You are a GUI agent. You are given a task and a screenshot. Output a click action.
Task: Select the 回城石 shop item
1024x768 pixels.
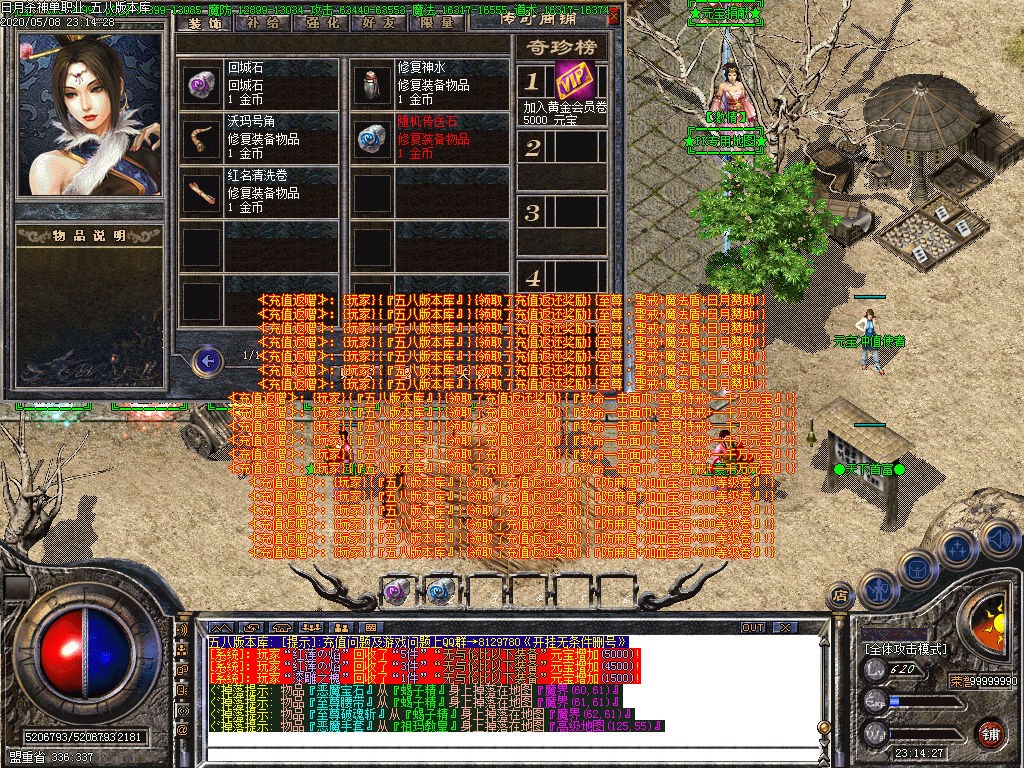[259, 84]
